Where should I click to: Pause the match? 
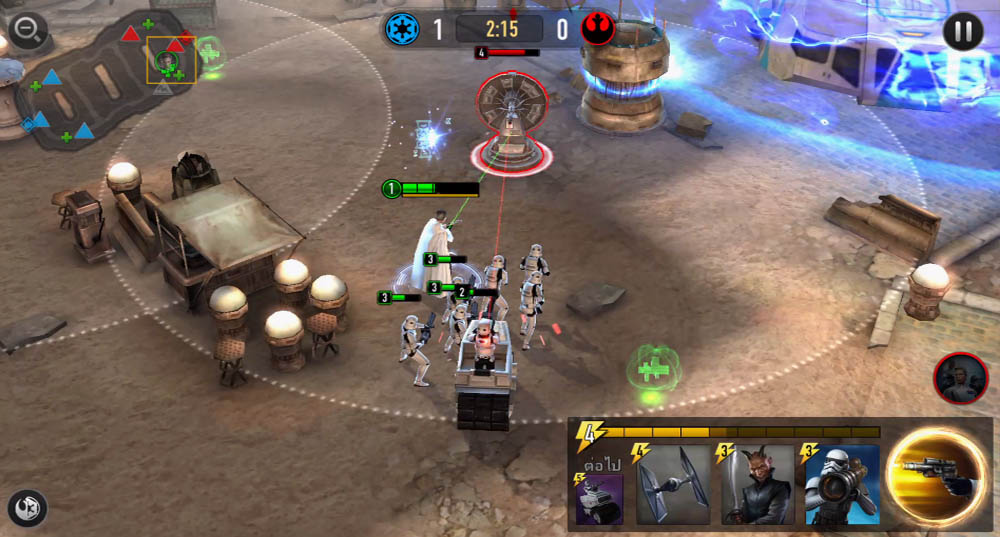click(x=962, y=31)
